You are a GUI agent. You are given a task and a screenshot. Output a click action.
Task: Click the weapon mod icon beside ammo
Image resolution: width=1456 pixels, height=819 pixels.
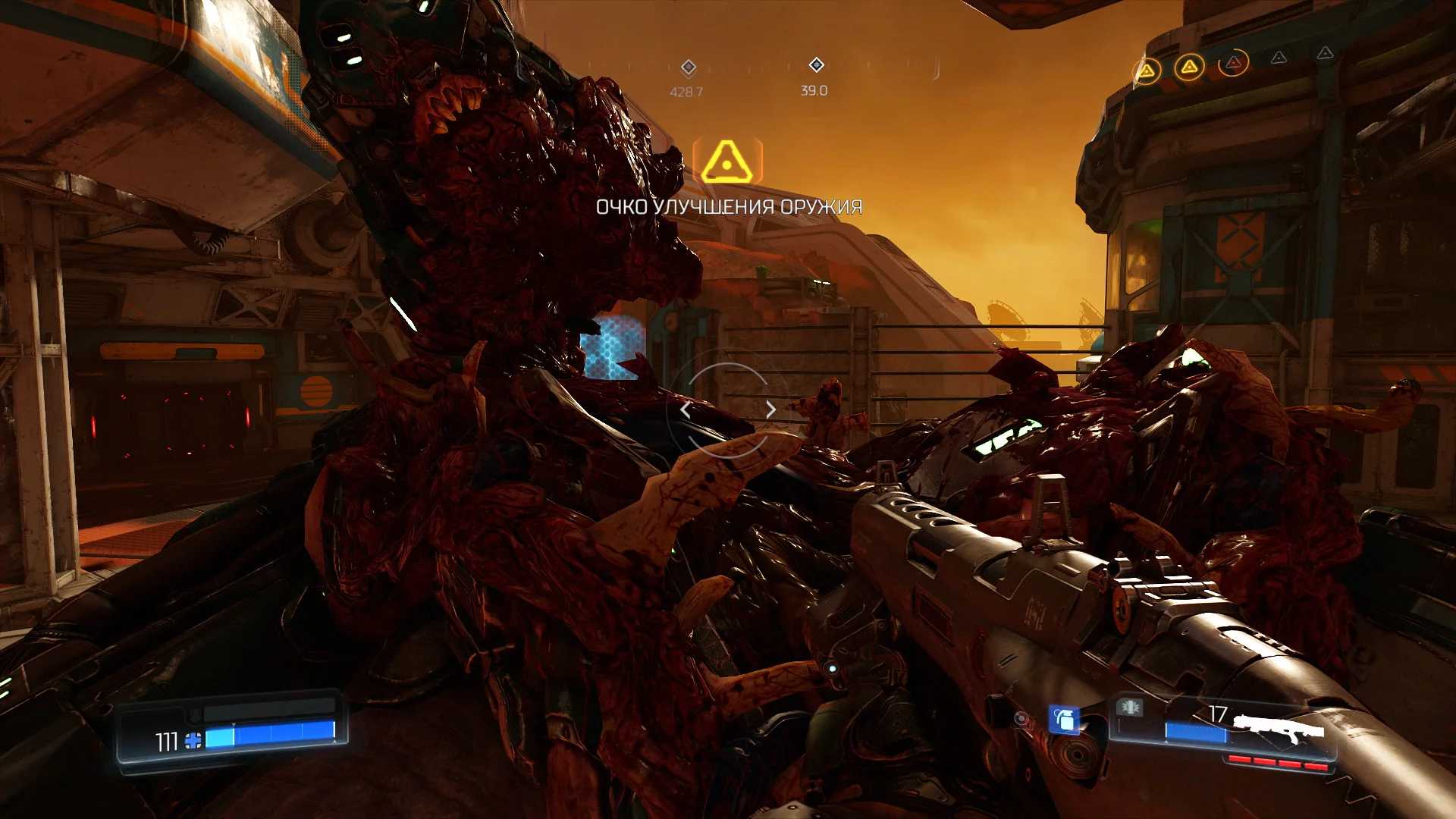pyautogui.click(x=1129, y=708)
